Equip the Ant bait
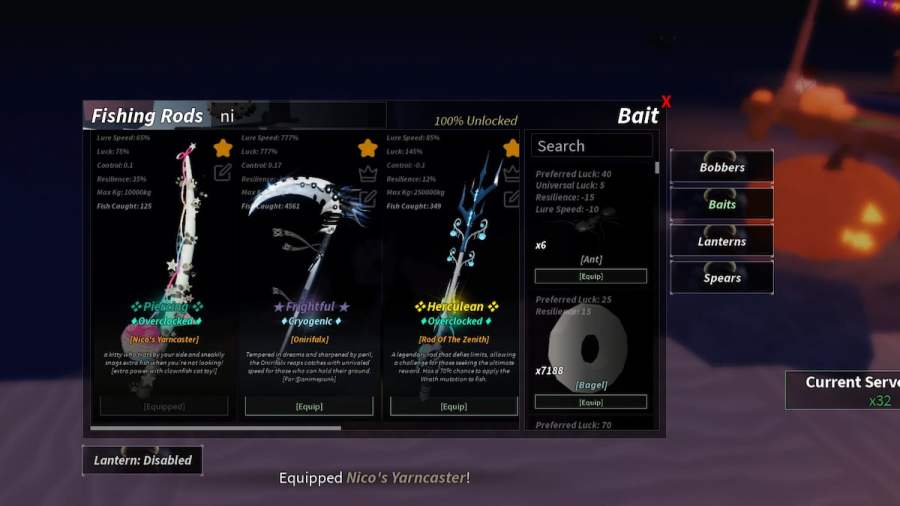This screenshot has width=900, height=506. click(590, 276)
